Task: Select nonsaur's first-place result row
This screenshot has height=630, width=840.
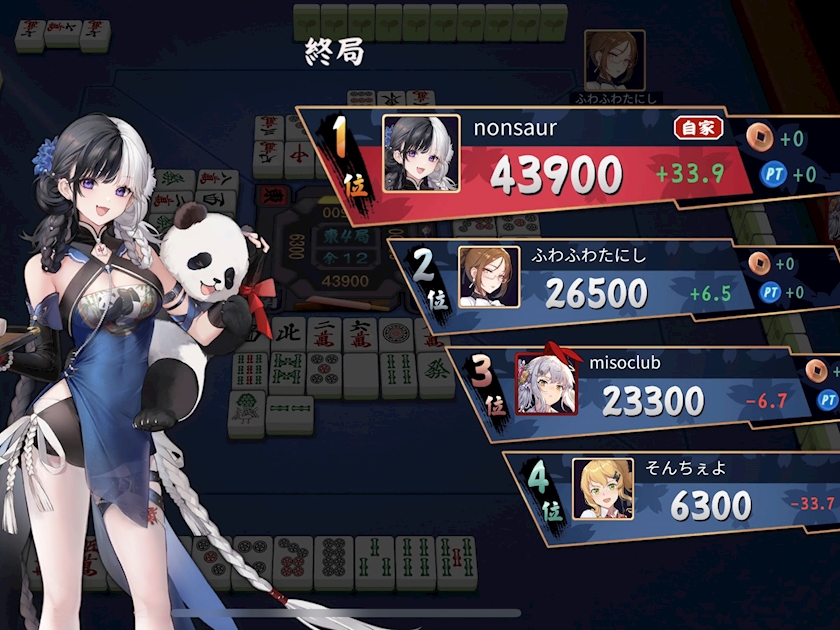Action: click(x=560, y=160)
